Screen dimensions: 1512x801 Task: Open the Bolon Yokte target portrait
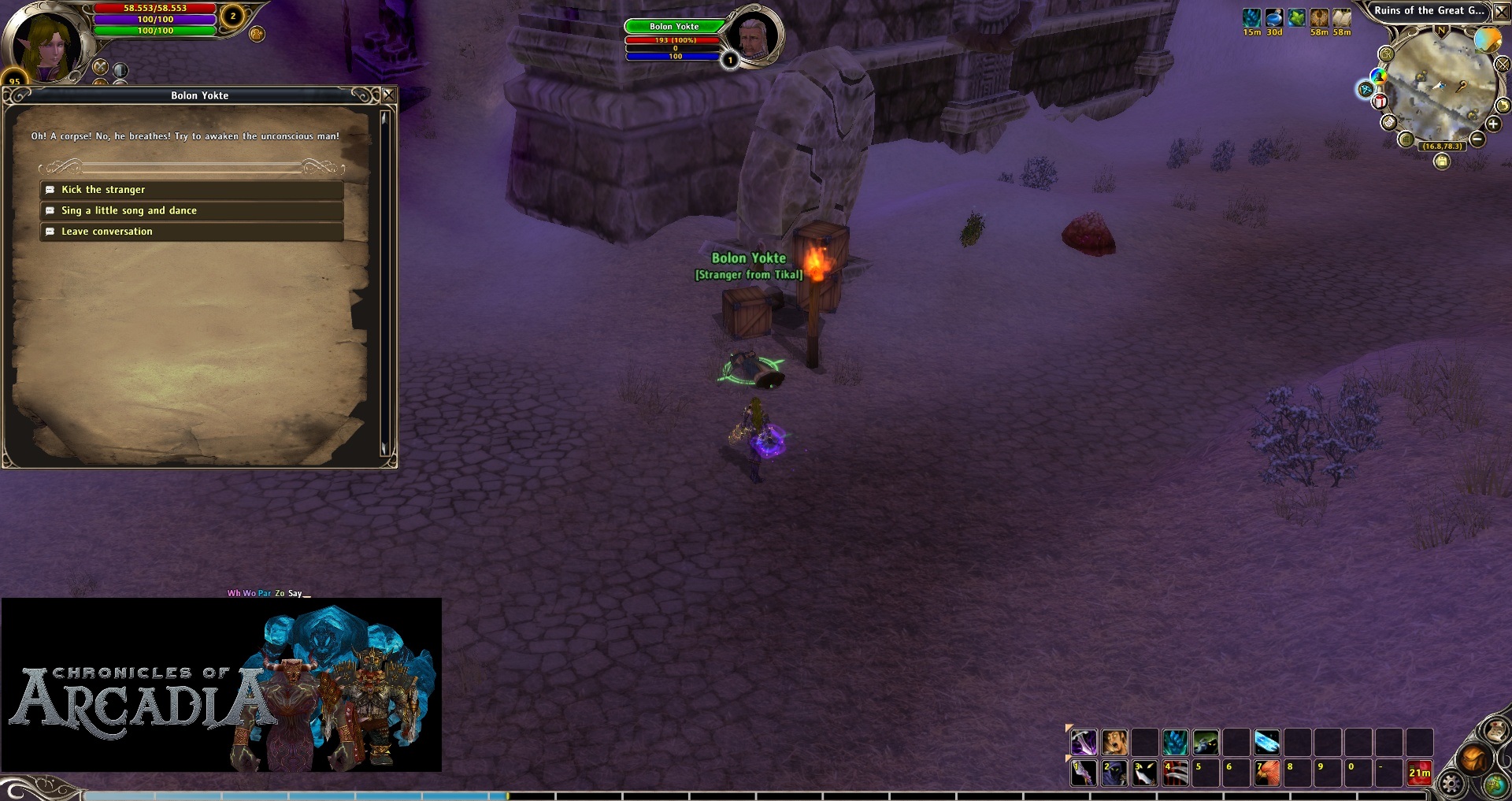(x=754, y=35)
